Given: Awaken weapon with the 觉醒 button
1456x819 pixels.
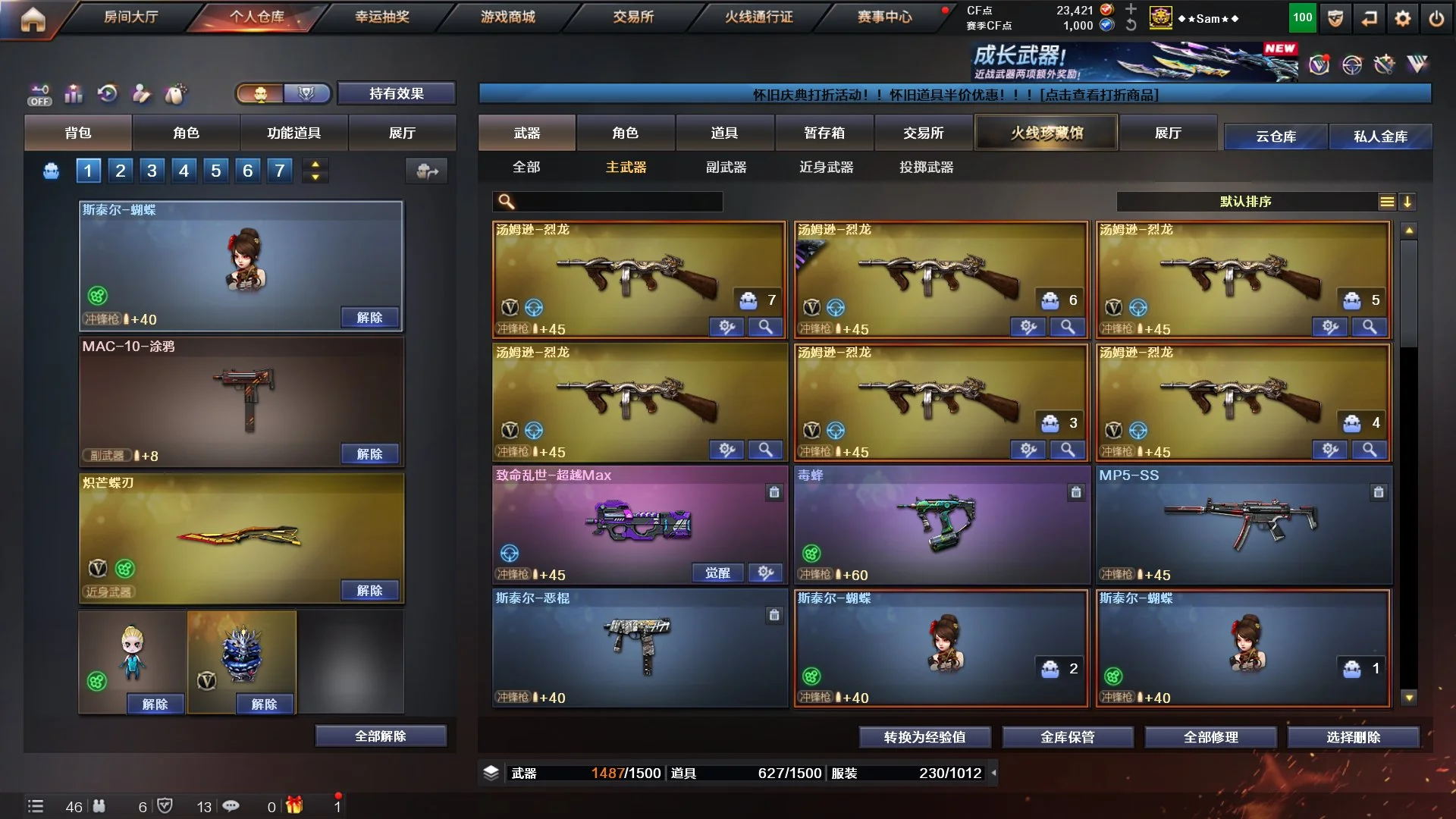Looking at the screenshot, I should (x=717, y=573).
